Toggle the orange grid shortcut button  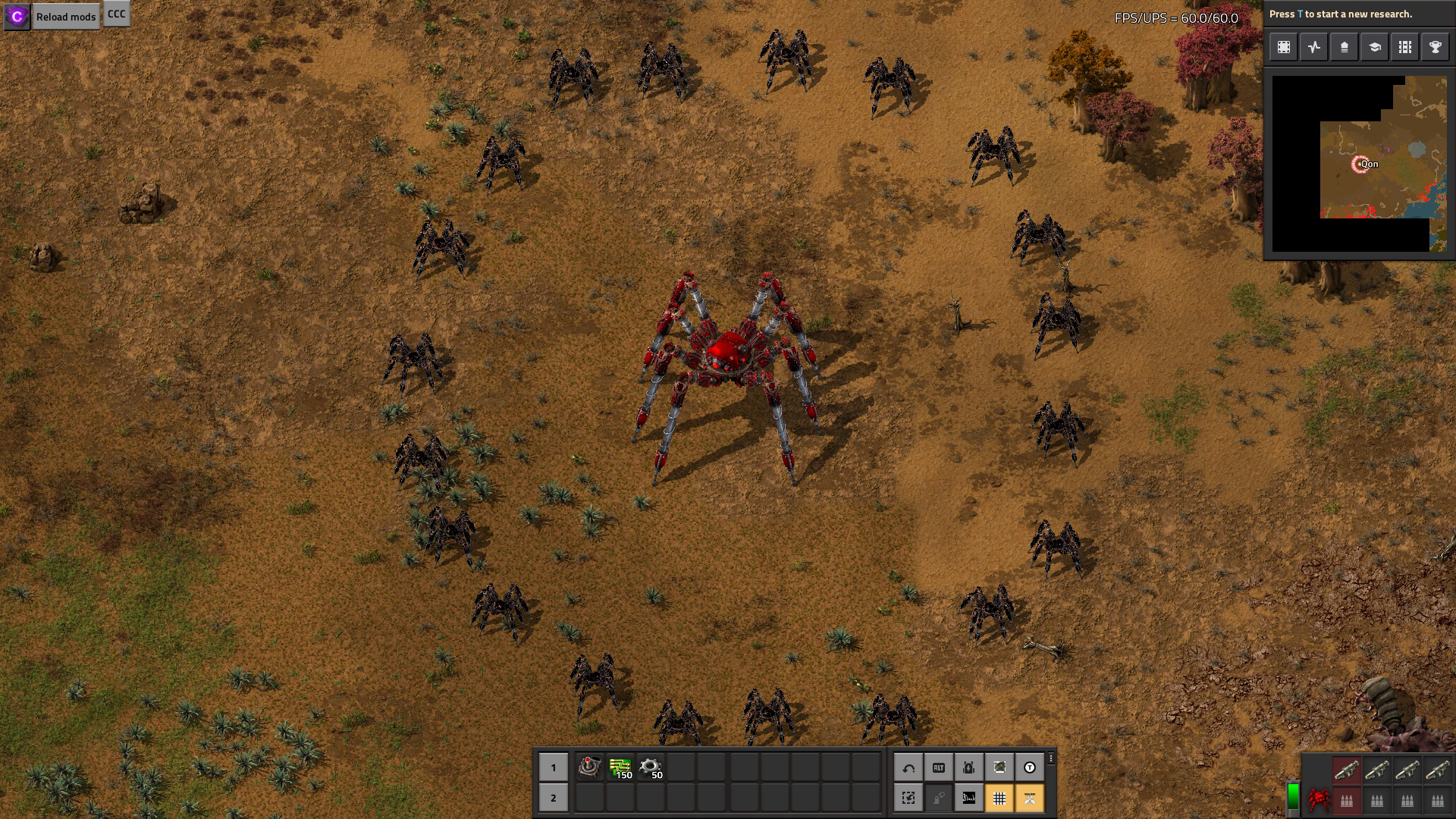click(999, 798)
